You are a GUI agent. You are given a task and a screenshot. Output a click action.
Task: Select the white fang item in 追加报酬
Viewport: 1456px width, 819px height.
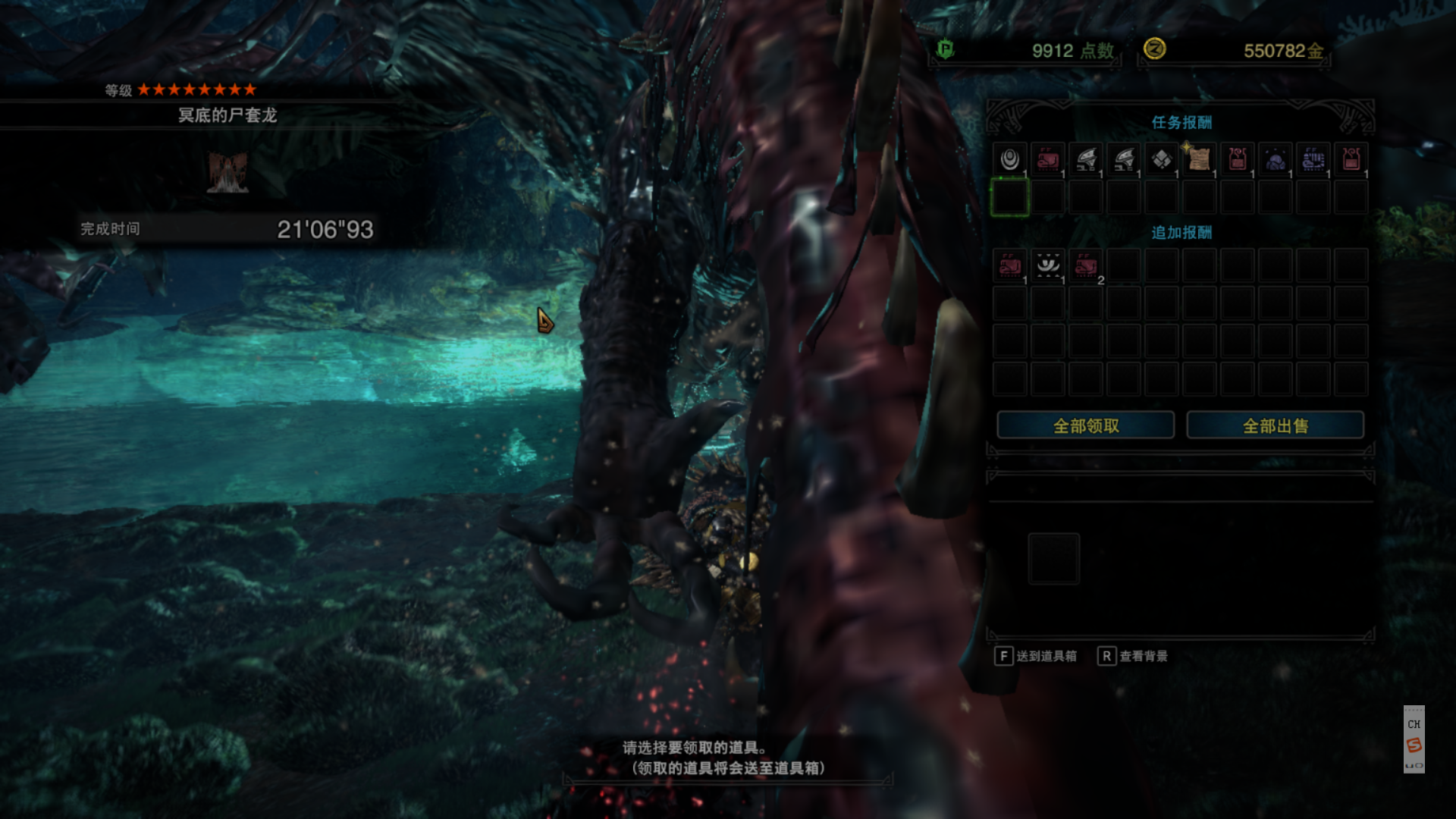coord(1047,265)
